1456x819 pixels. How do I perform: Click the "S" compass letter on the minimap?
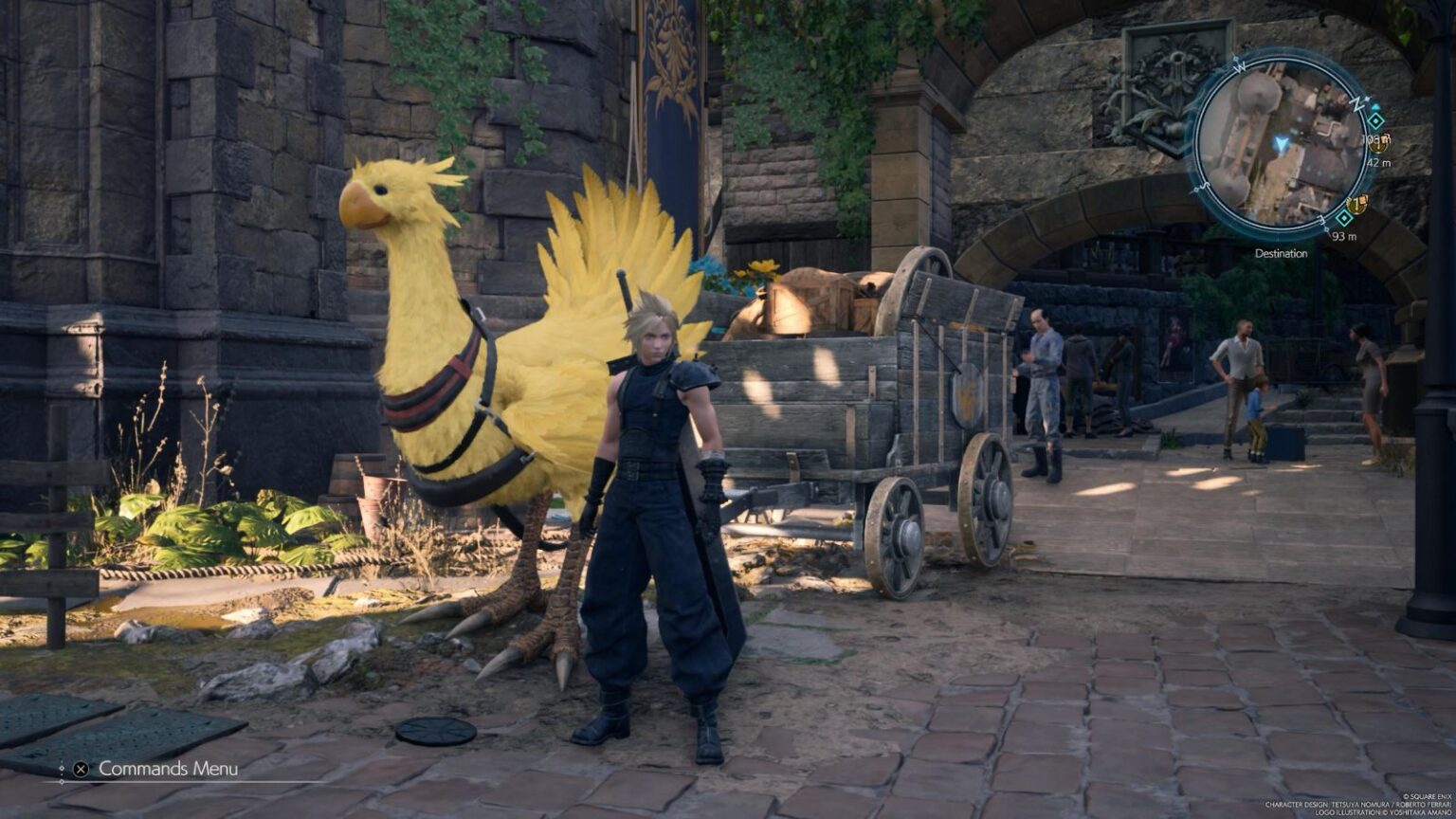pyautogui.click(x=1204, y=185)
